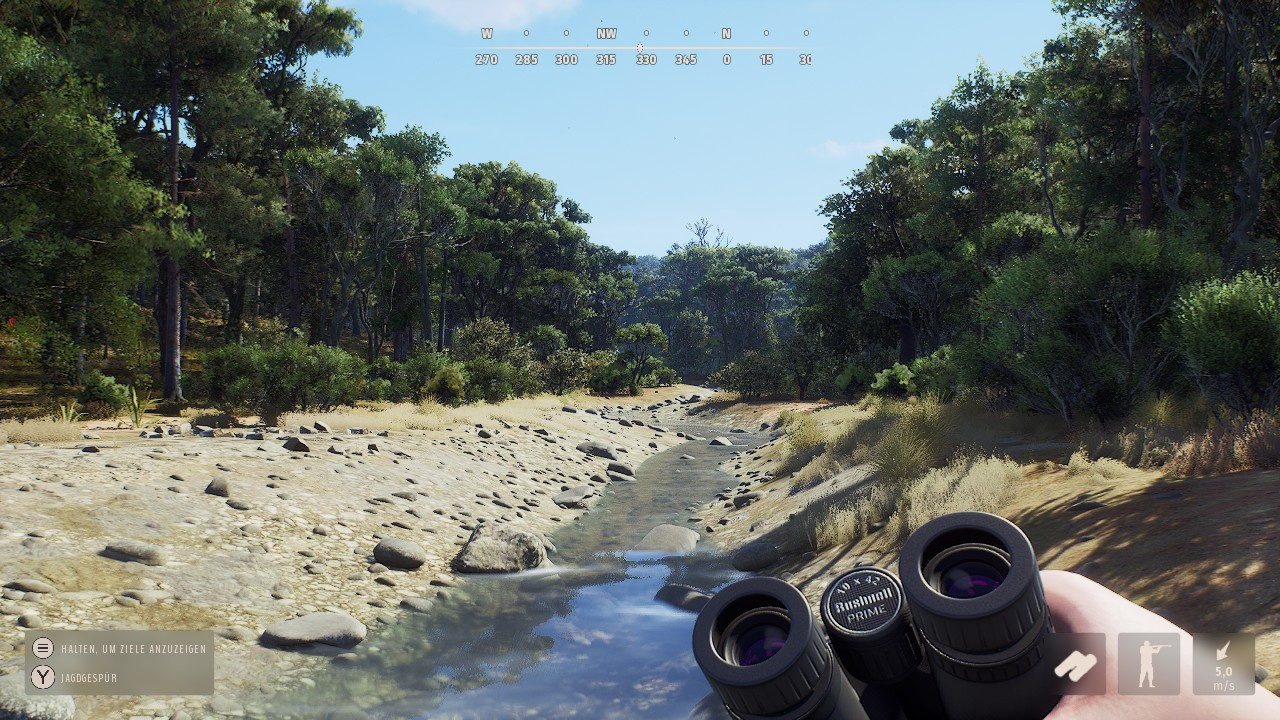The height and width of the screenshot is (720, 1280).
Task: Click the standing hunter stance icon
Action: pyautogui.click(x=1148, y=664)
